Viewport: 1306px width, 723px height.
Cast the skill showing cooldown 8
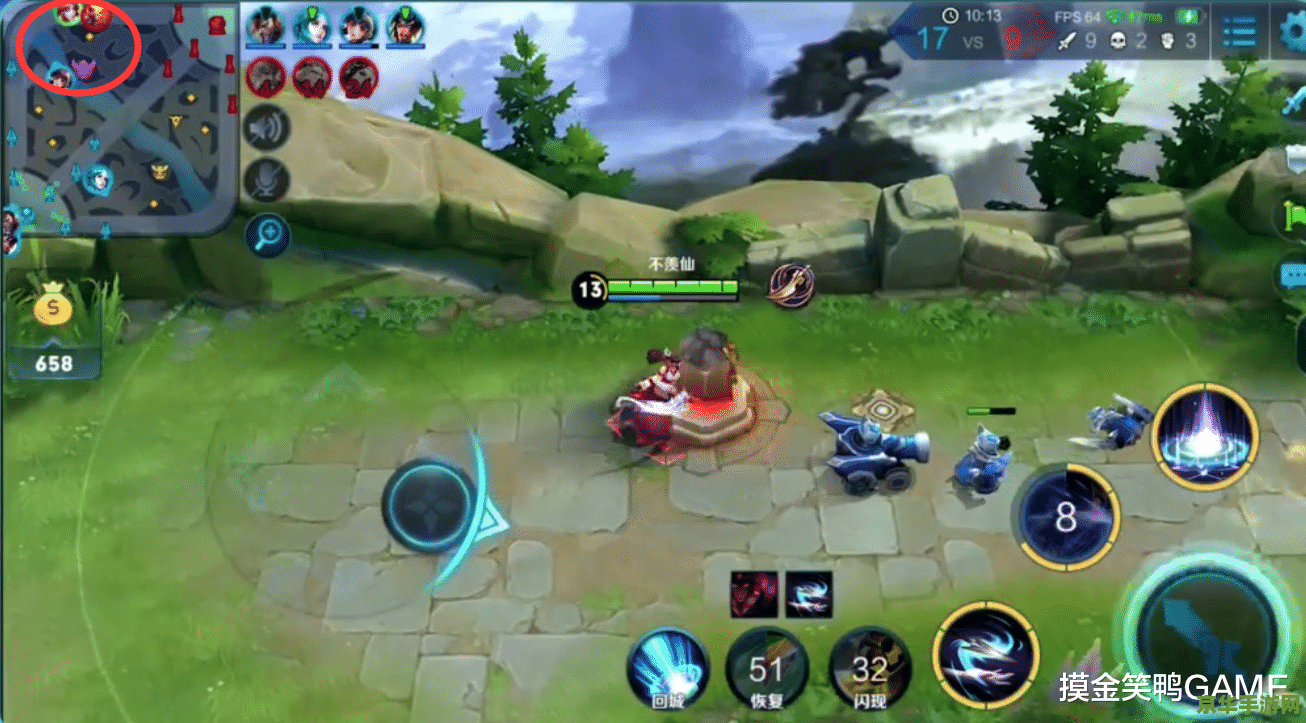pyautogui.click(x=1066, y=517)
